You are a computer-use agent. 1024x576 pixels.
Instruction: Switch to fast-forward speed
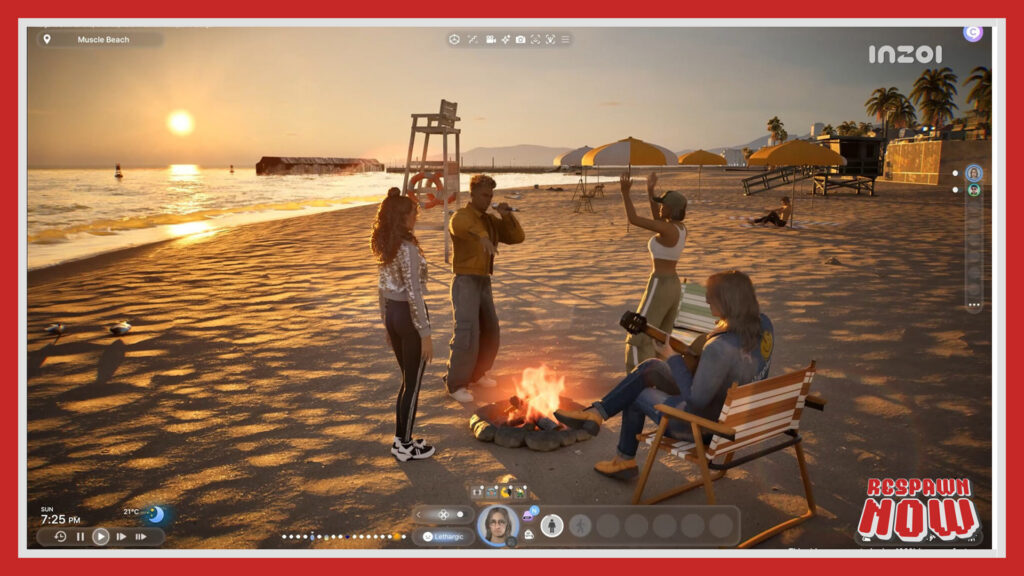click(x=121, y=537)
